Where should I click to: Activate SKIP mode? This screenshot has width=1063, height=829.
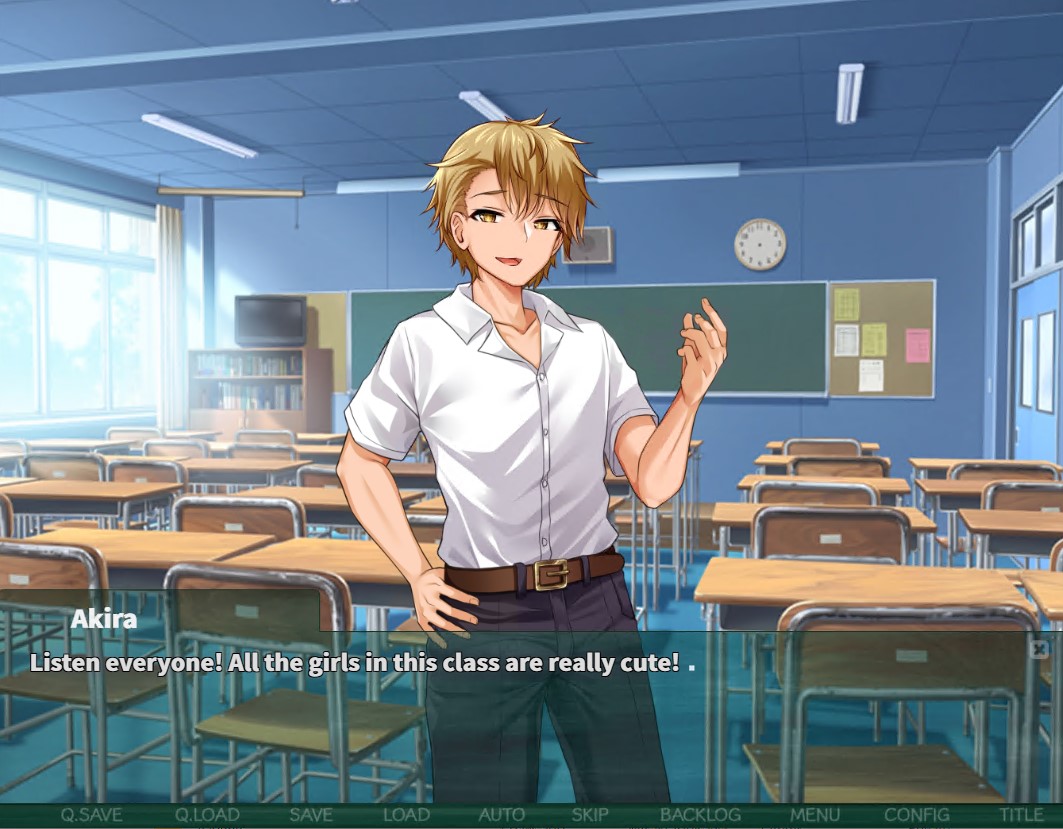point(590,815)
